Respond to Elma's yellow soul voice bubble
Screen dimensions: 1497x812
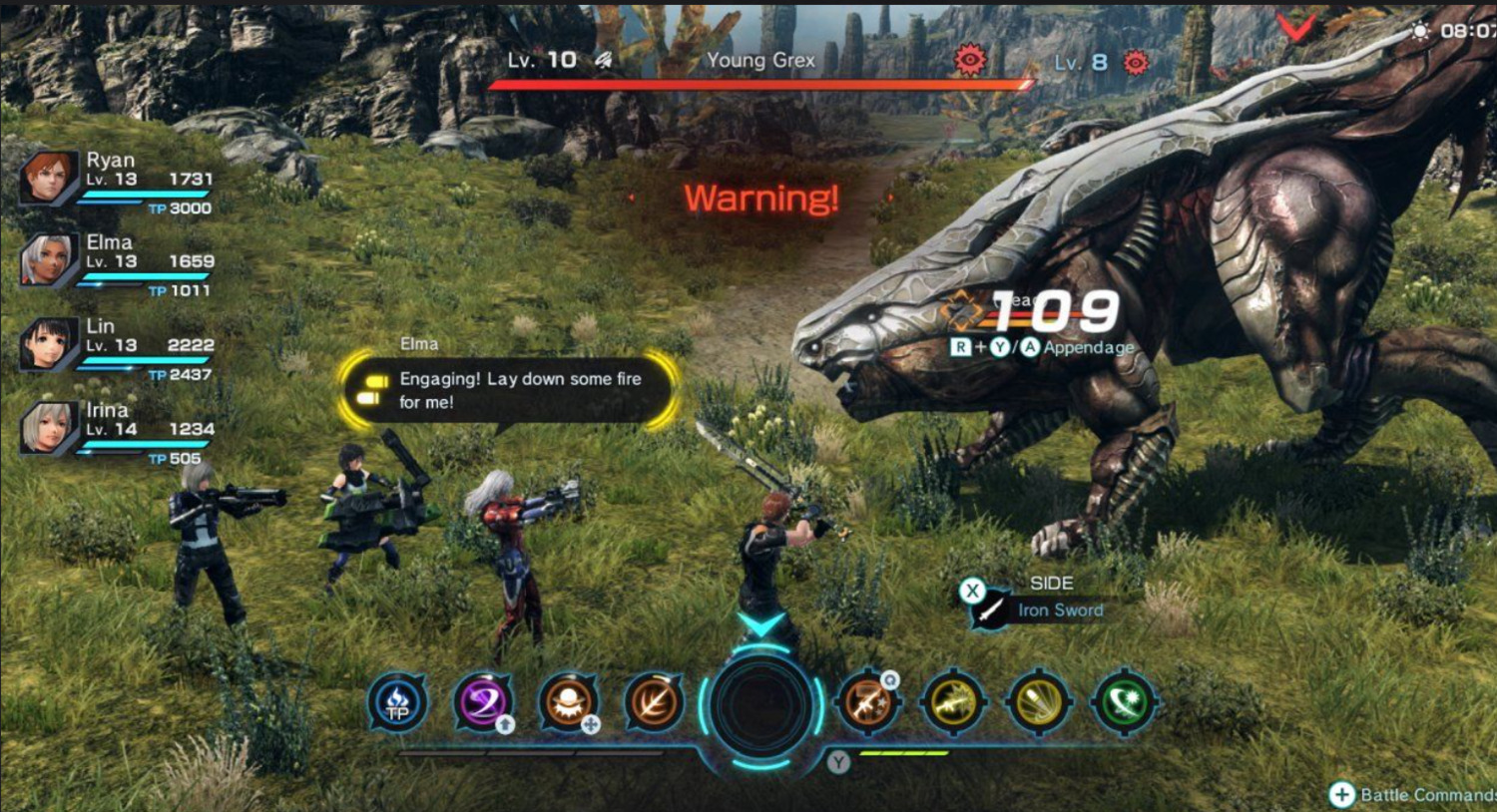click(509, 390)
